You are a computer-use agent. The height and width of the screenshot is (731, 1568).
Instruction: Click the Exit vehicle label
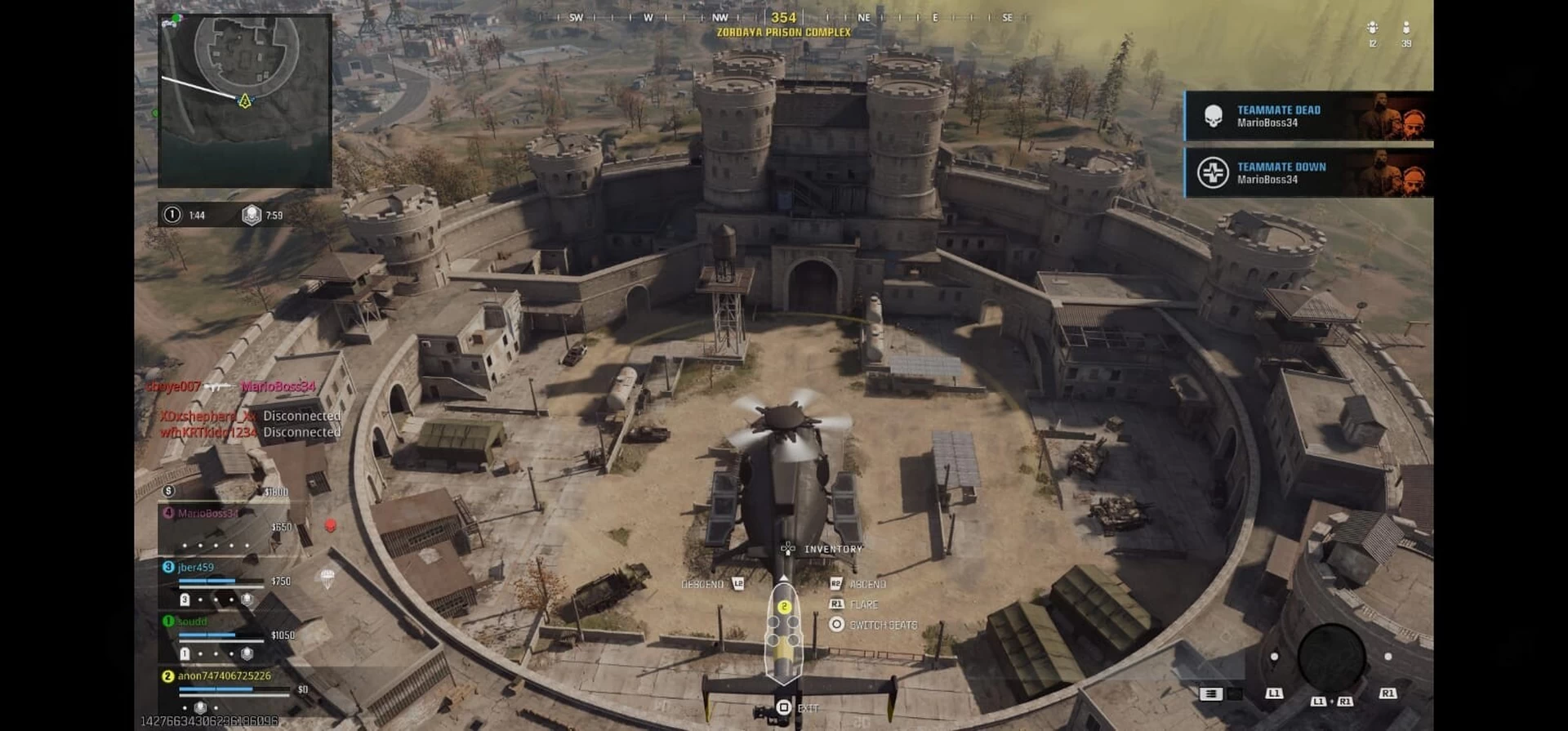pos(807,708)
